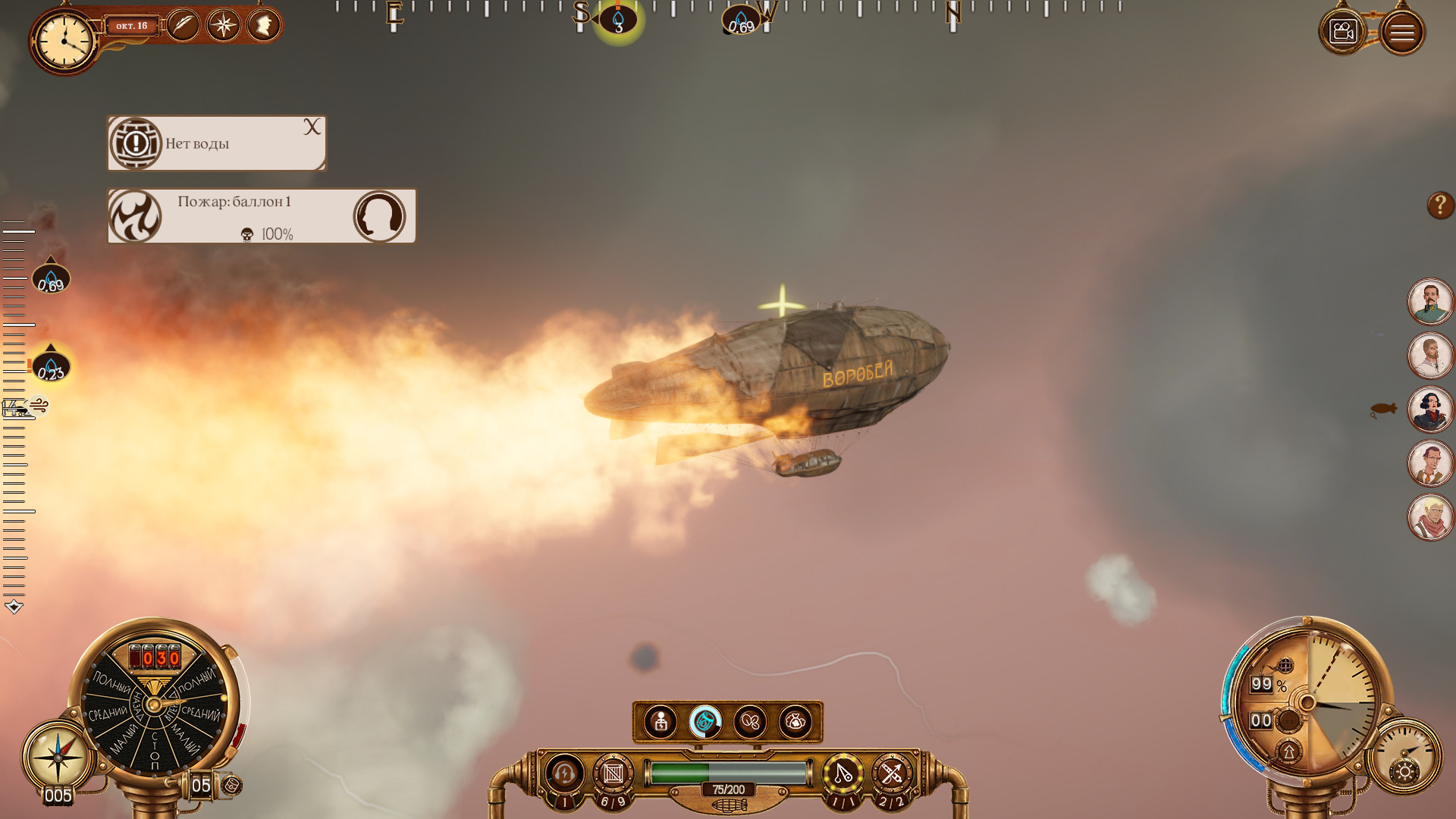The width and height of the screenshot is (1456, 819).
Task: Close the 'Нет воды' notification
Action: click(312, 127)
